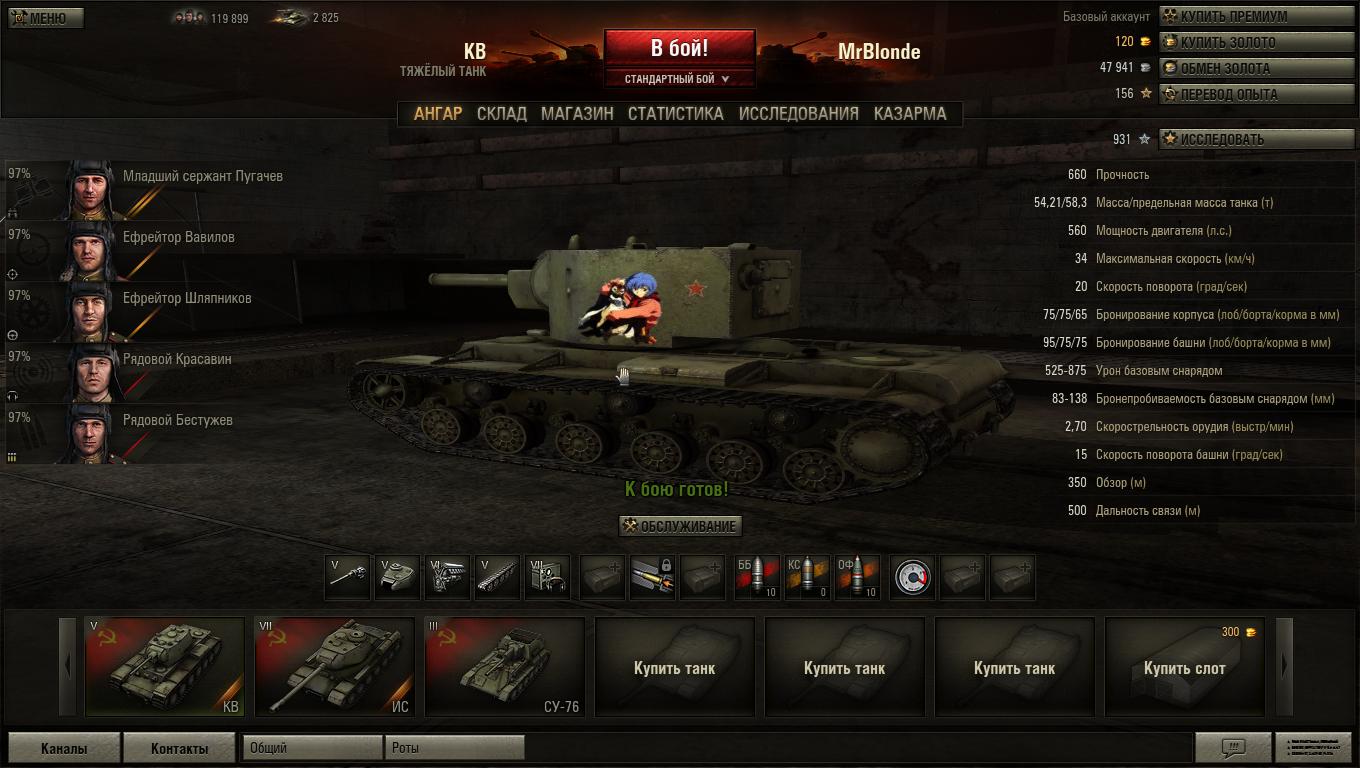Image resolution: width=1360 pixels, height=768 pixels.
Task: Open the Меню button
Action: click(x=46, y=18)
